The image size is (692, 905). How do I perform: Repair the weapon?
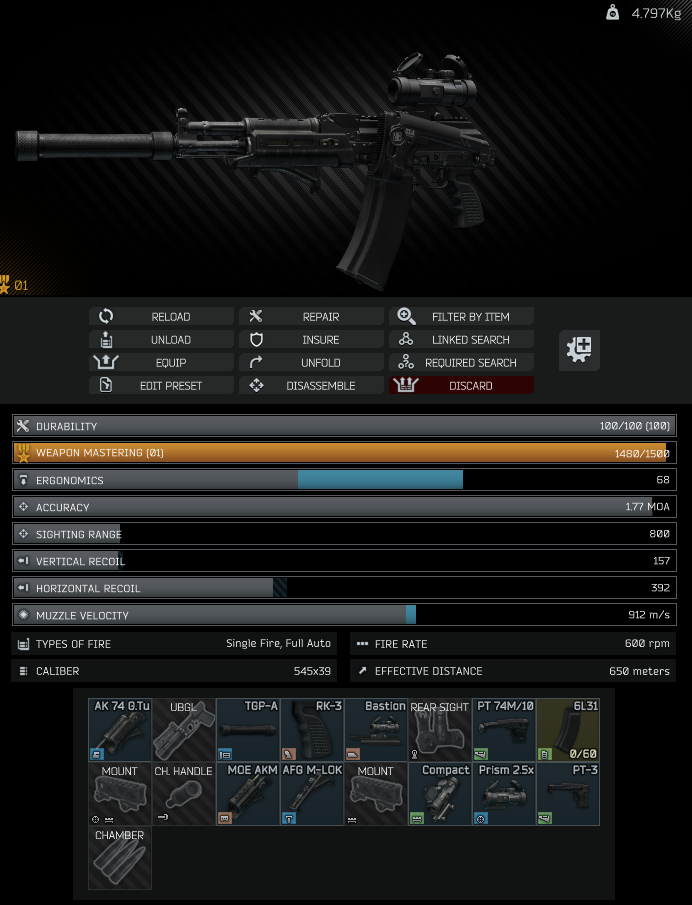click(x=311, y=317)
